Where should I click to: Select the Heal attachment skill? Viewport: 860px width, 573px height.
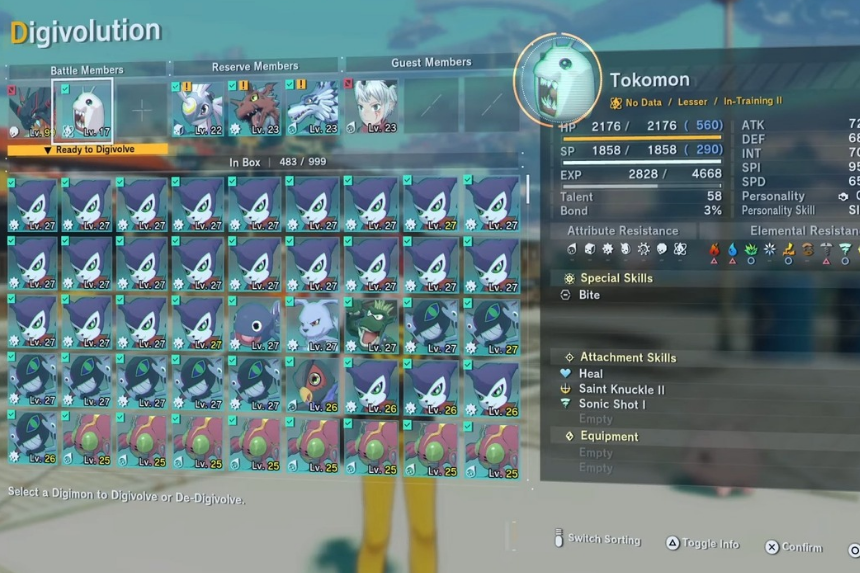point(591,374)
